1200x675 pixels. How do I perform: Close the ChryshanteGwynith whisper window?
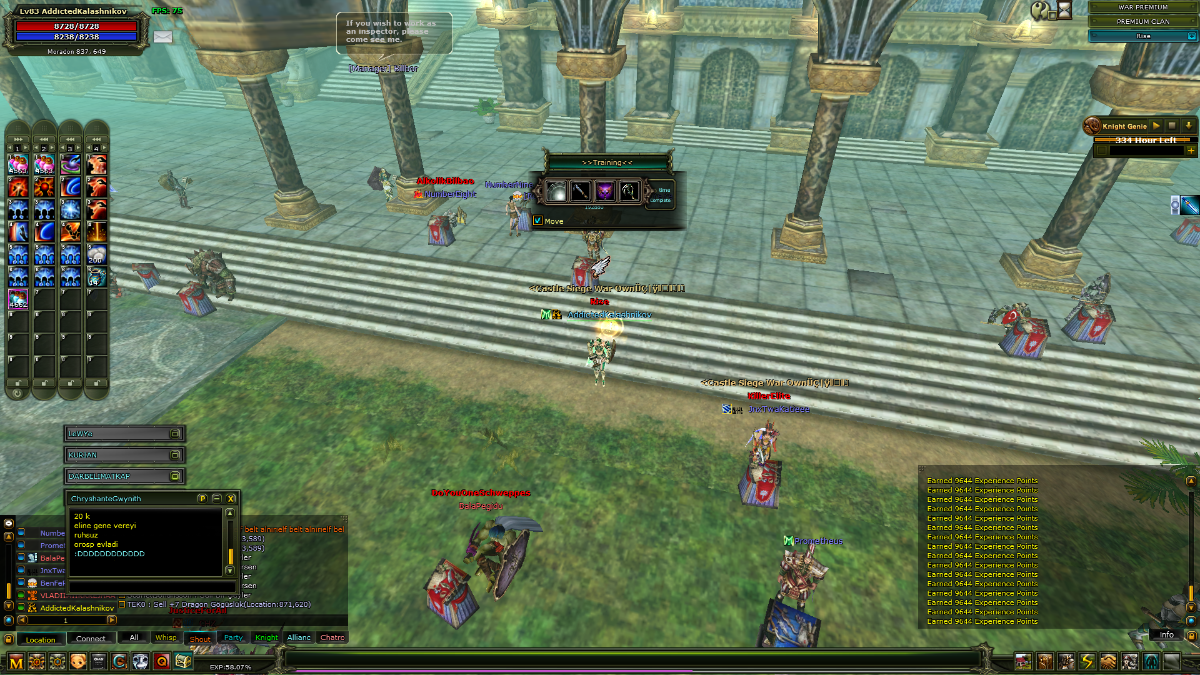[231, 497]
